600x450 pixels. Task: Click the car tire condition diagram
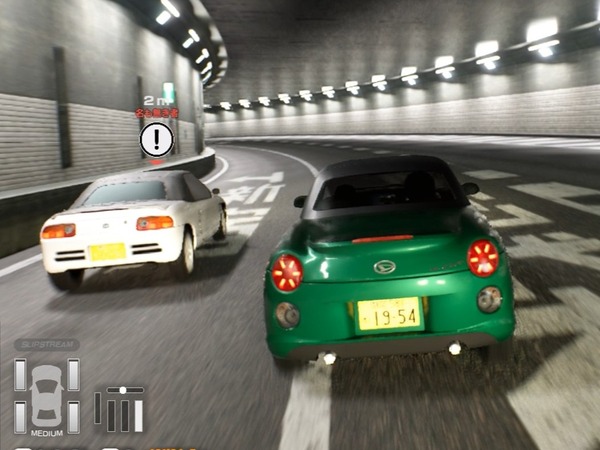pos(46,394)
